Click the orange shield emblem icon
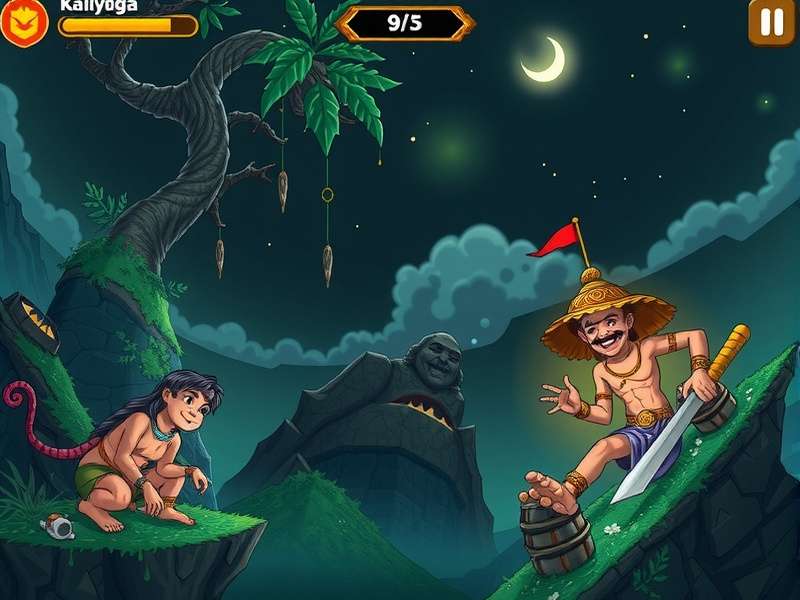This screenshot has height=600, width=800. pos(23,23)
